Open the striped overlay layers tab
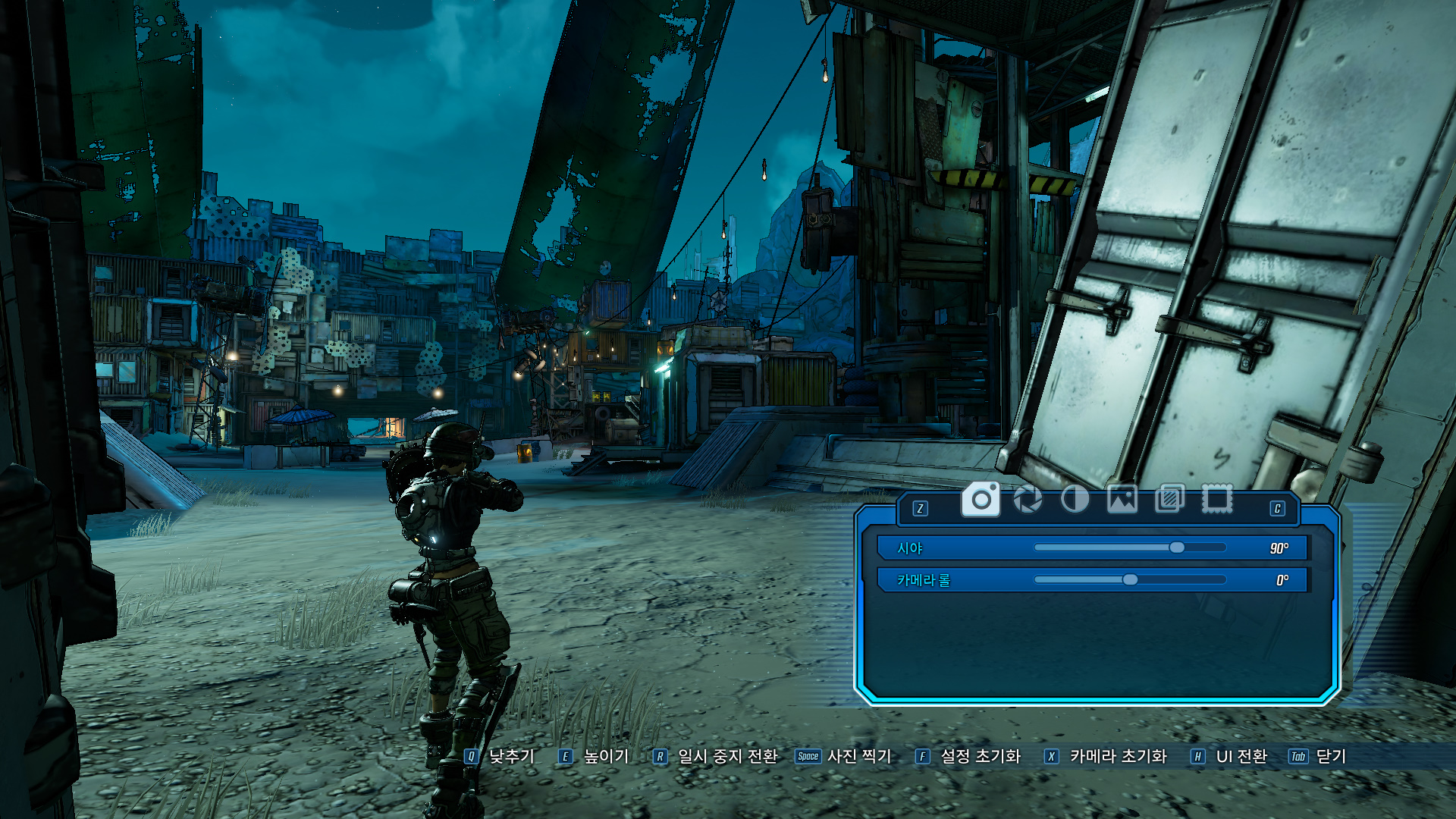The image size is (1456, 819). click(x=1169, y=500)
